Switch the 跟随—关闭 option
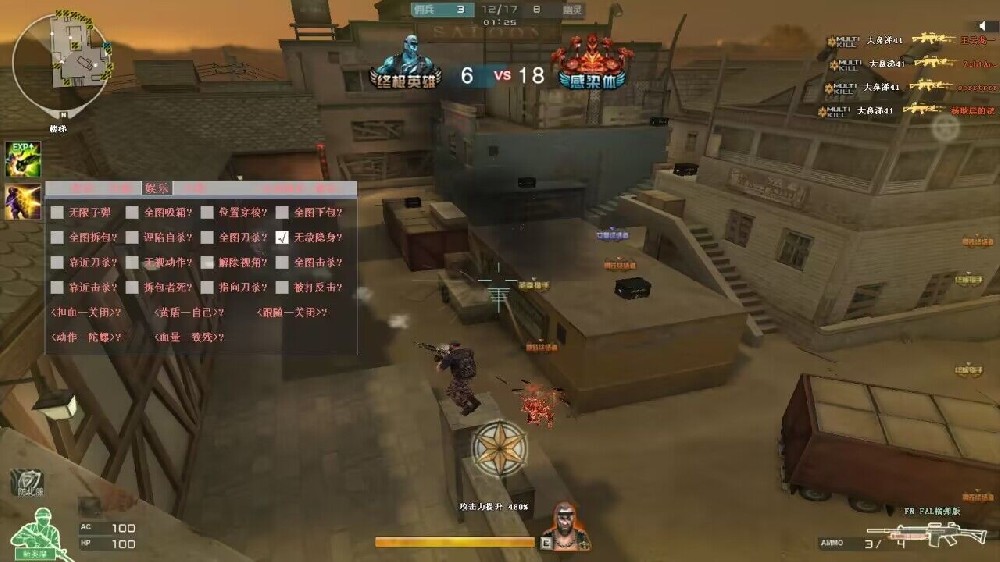 tap(292, 313)
